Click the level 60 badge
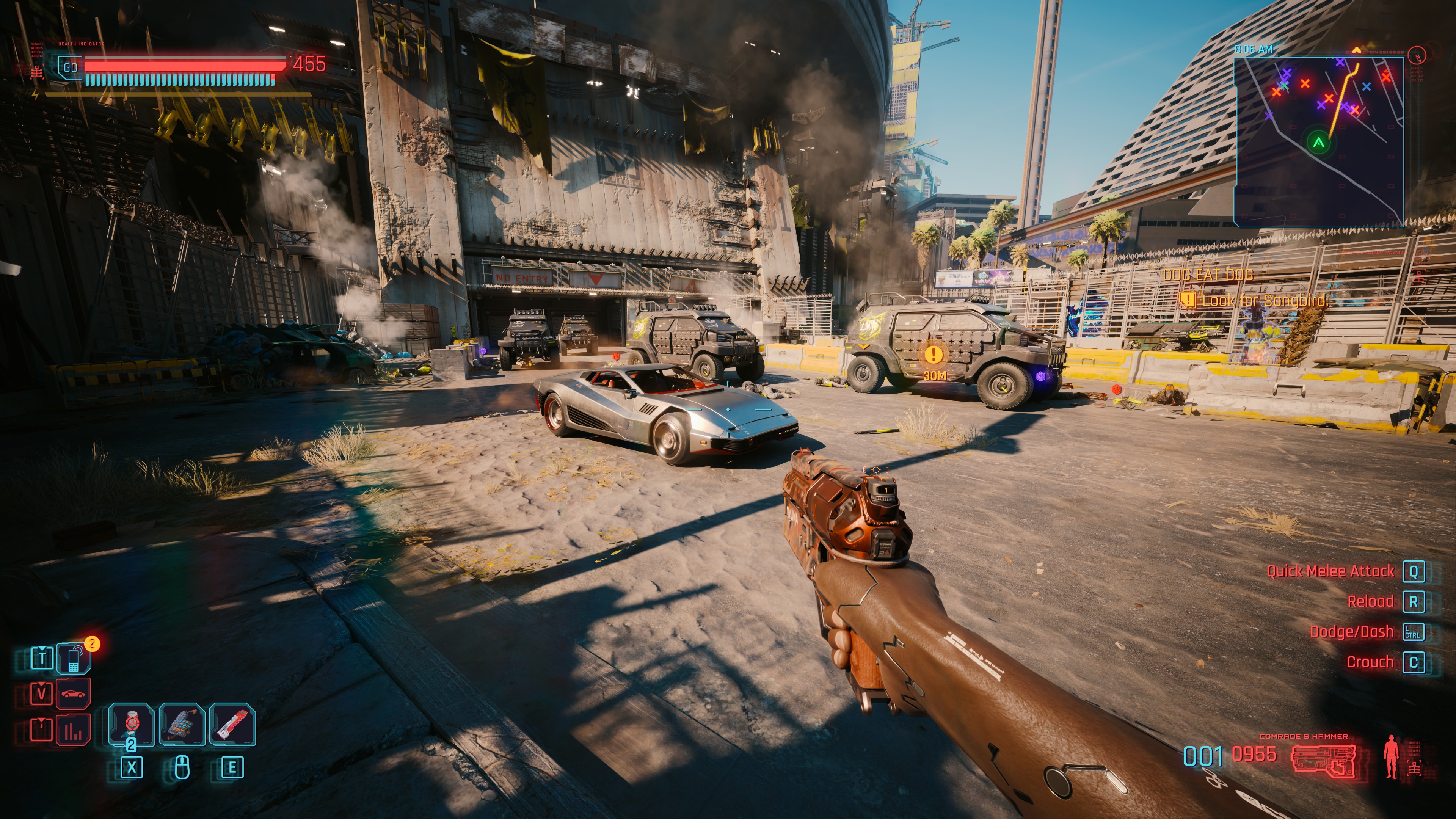The height and width of the screenshot is (819, 1456). [x=70, y=68]
